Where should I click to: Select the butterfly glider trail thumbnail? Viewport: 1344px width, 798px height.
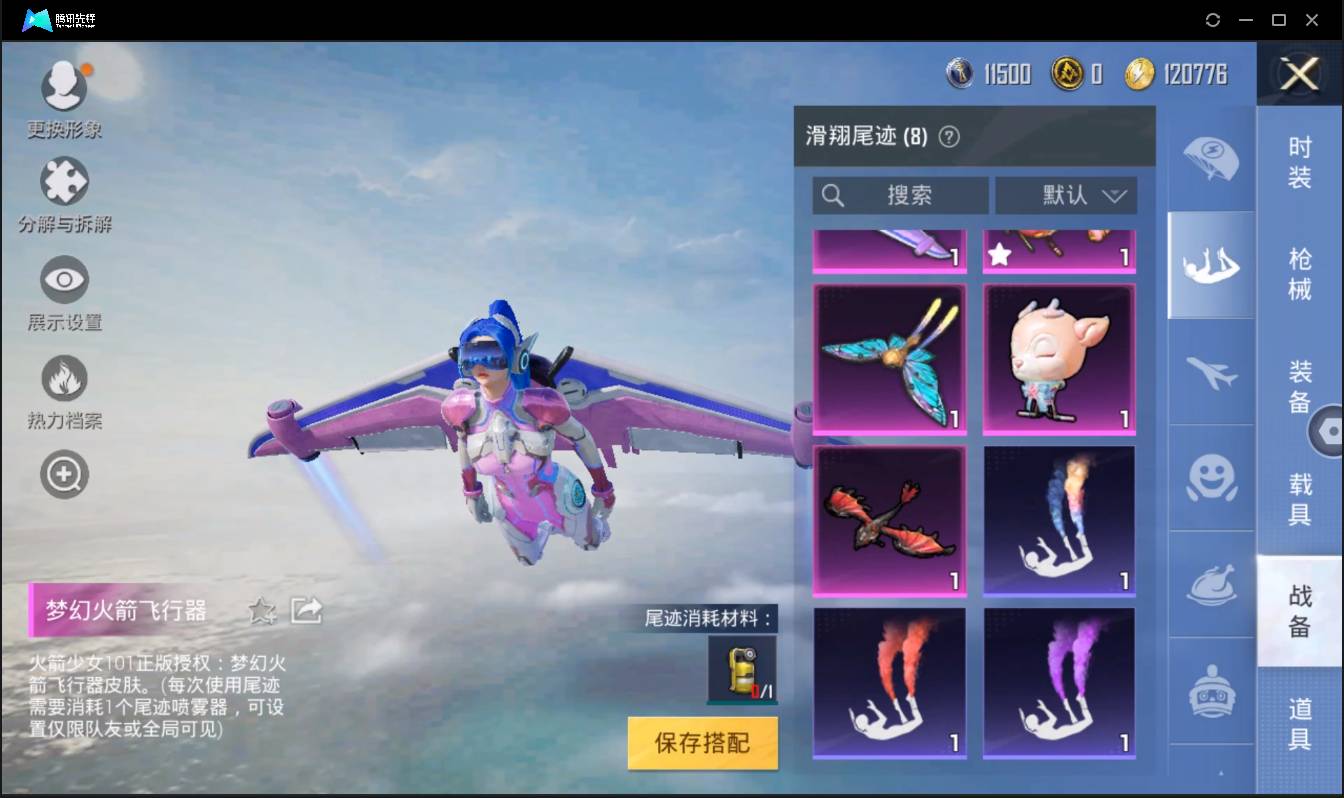889,360
